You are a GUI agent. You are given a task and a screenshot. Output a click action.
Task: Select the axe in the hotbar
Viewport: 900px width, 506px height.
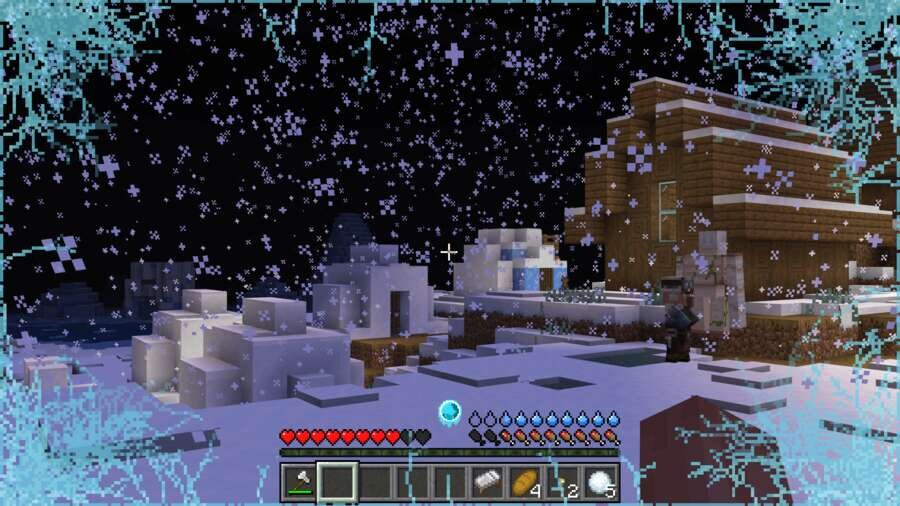[x=299, y=482]
